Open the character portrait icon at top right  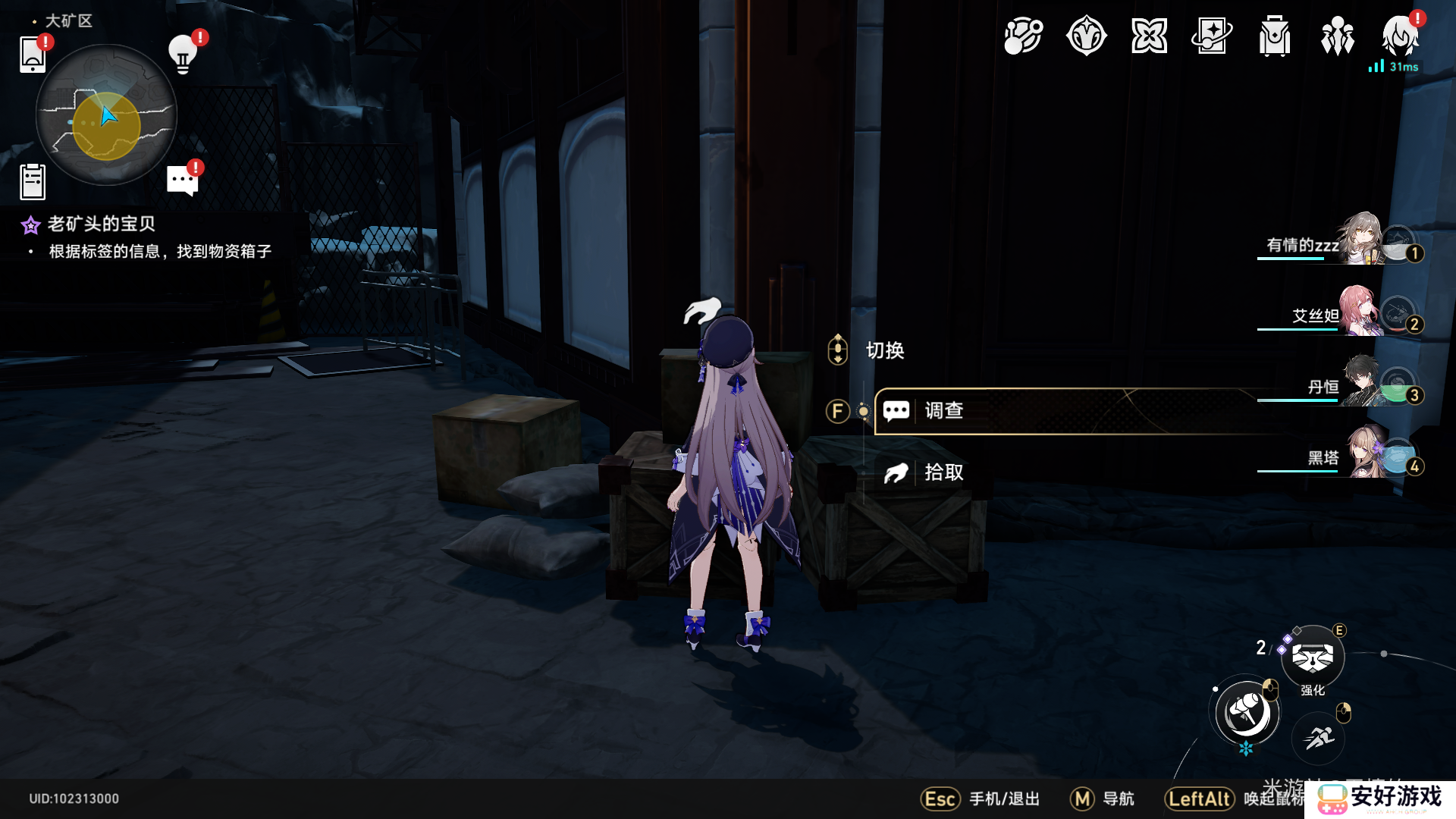pos(1400,36)
